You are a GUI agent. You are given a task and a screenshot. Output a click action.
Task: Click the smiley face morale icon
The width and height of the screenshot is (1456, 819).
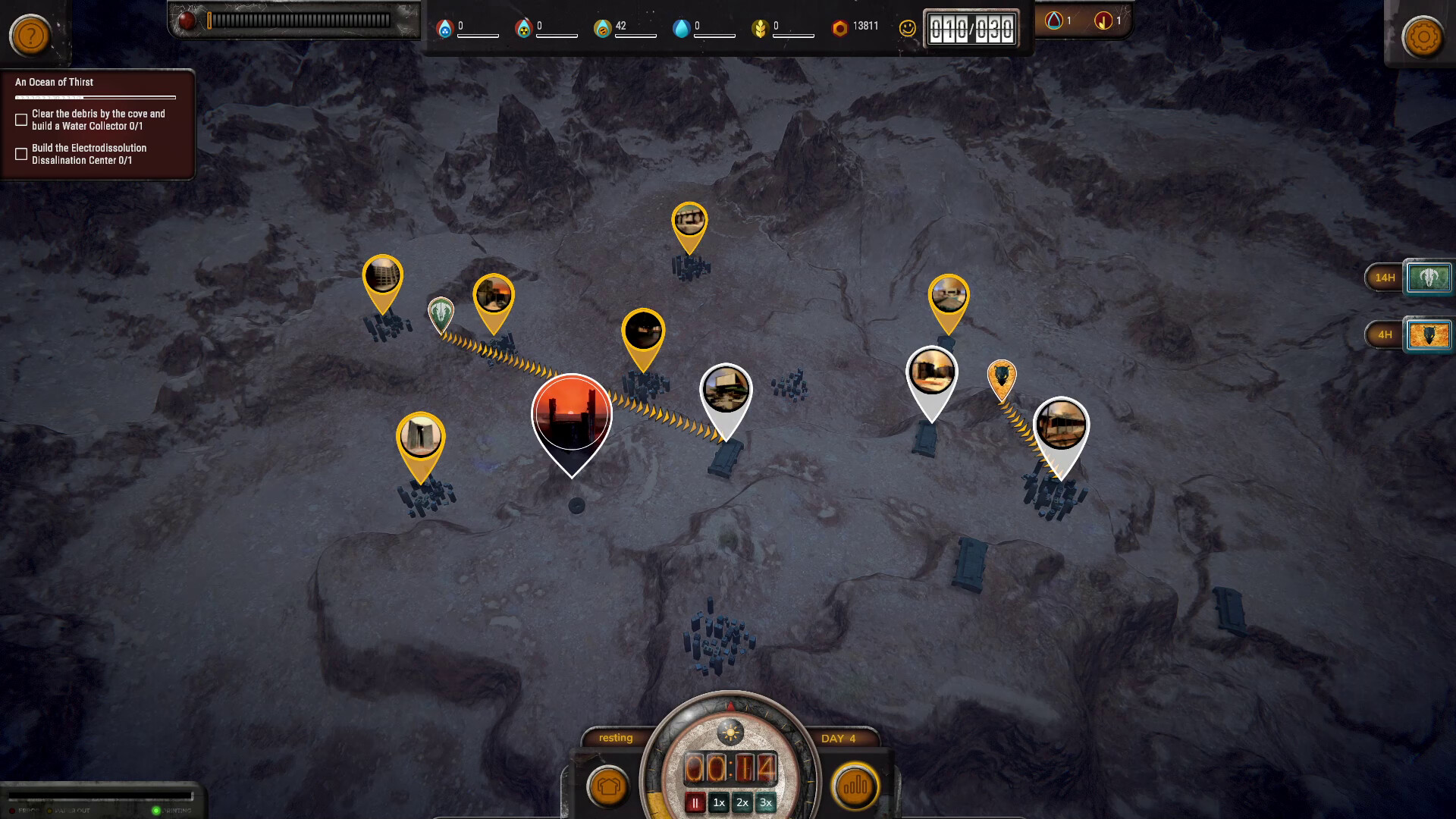[907, 28]
